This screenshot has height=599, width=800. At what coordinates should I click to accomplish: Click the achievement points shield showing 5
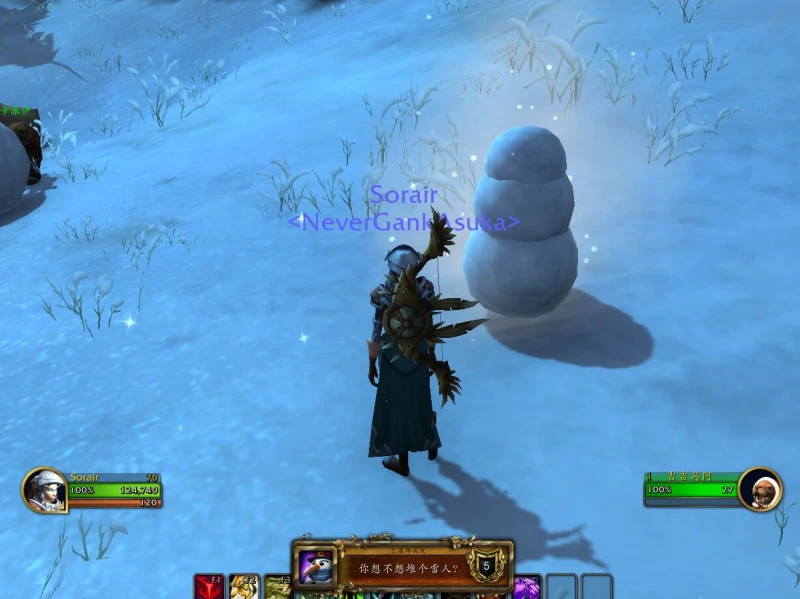pyautogui.click(x=486, y=566)
